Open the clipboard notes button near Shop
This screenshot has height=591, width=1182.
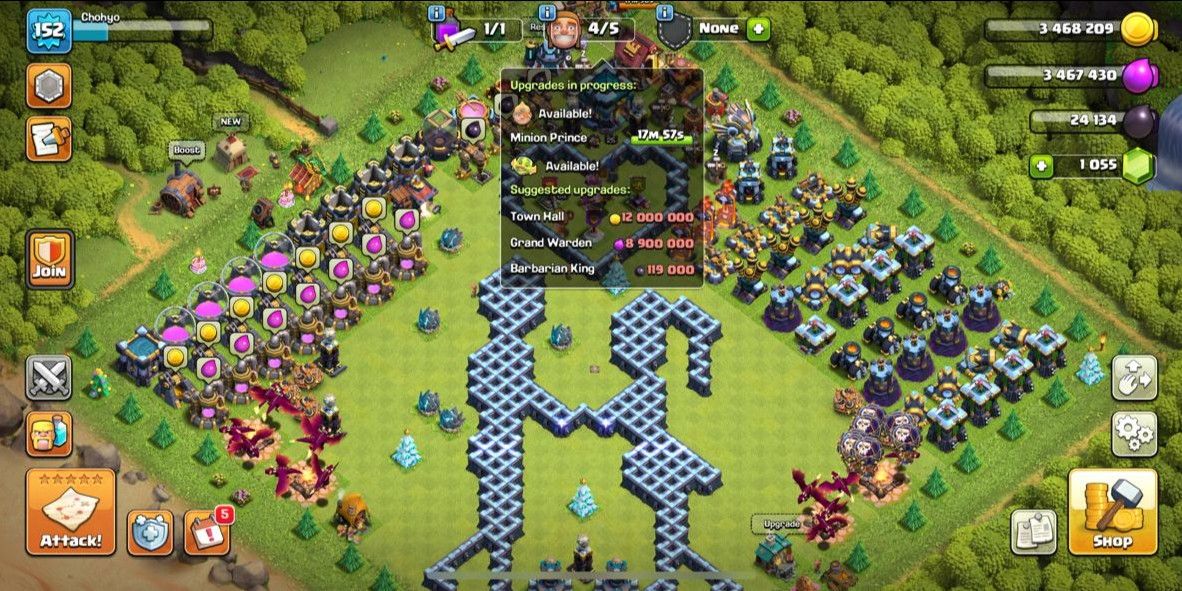pos(1032,531)
